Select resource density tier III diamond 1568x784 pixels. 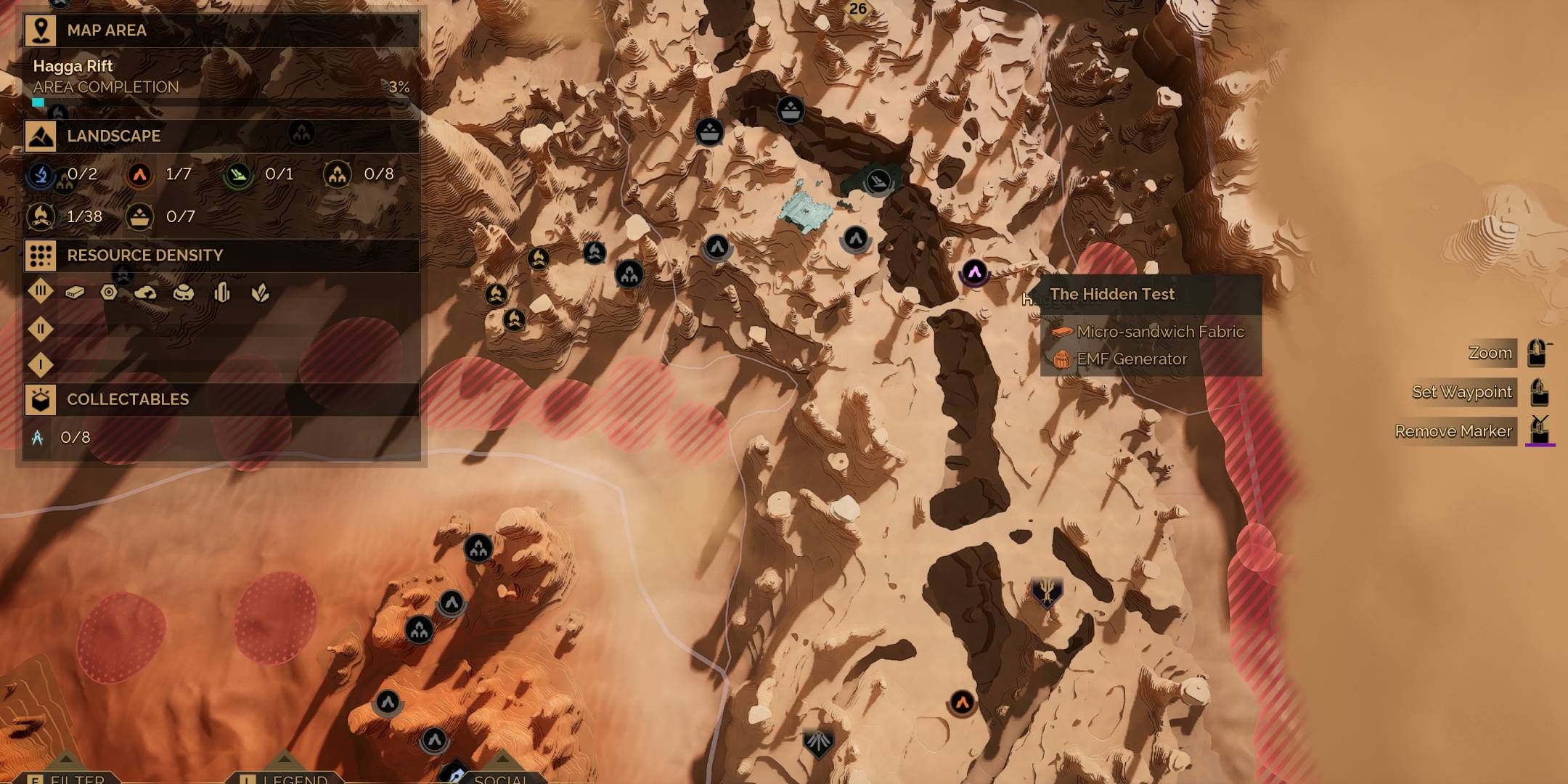coord(41,291)
